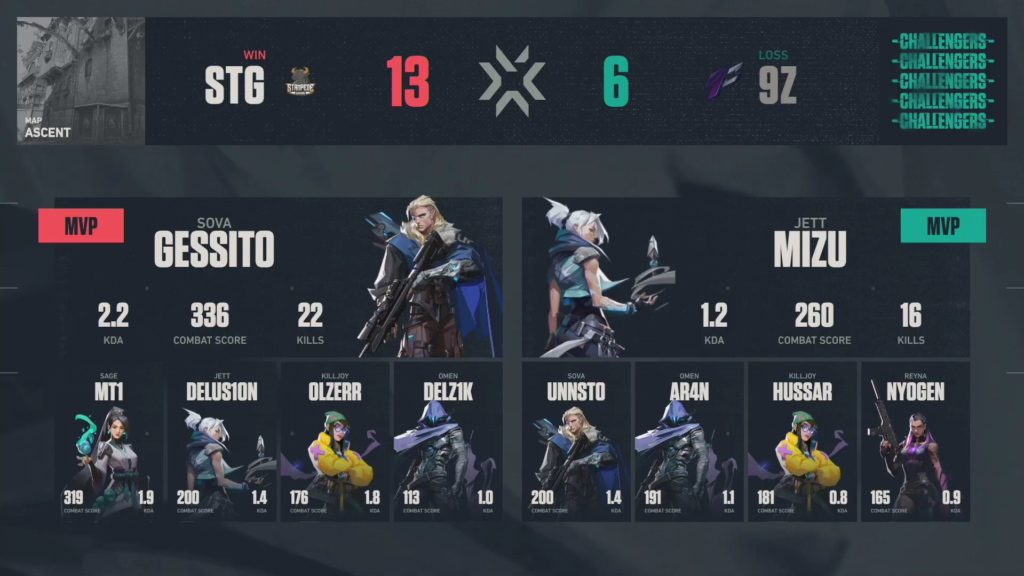Click the Ascent map thumbnail
Image resolution: width=1024 pixels, height=576 pixels.
point(81,81)
